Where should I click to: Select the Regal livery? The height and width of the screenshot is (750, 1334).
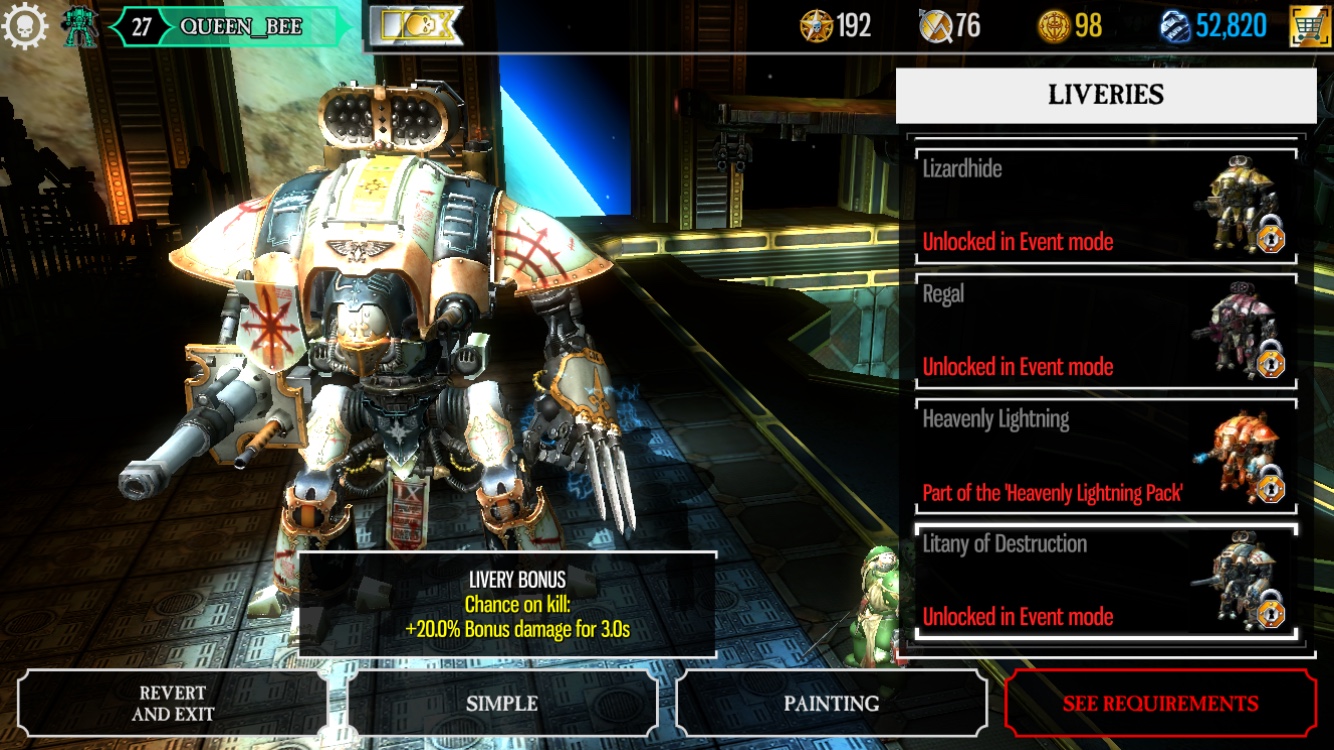coord(1104,331)
